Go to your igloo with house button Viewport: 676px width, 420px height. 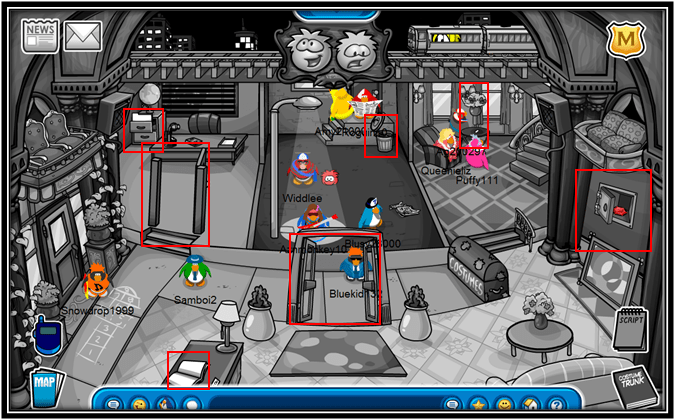530,405
